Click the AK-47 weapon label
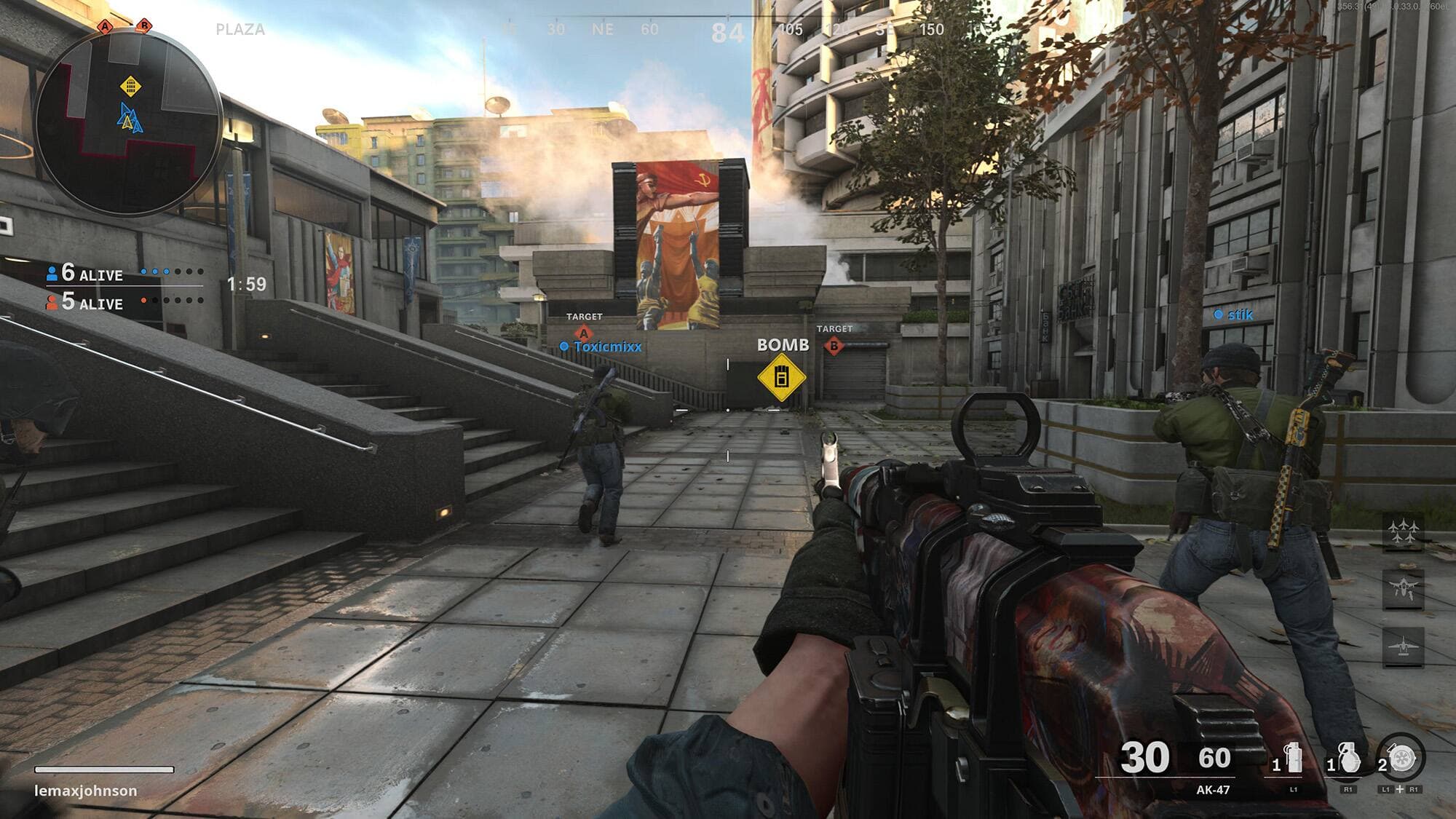Image resolution: width=1456 pixels, height=819 pixels. [x=1213, y=790]
